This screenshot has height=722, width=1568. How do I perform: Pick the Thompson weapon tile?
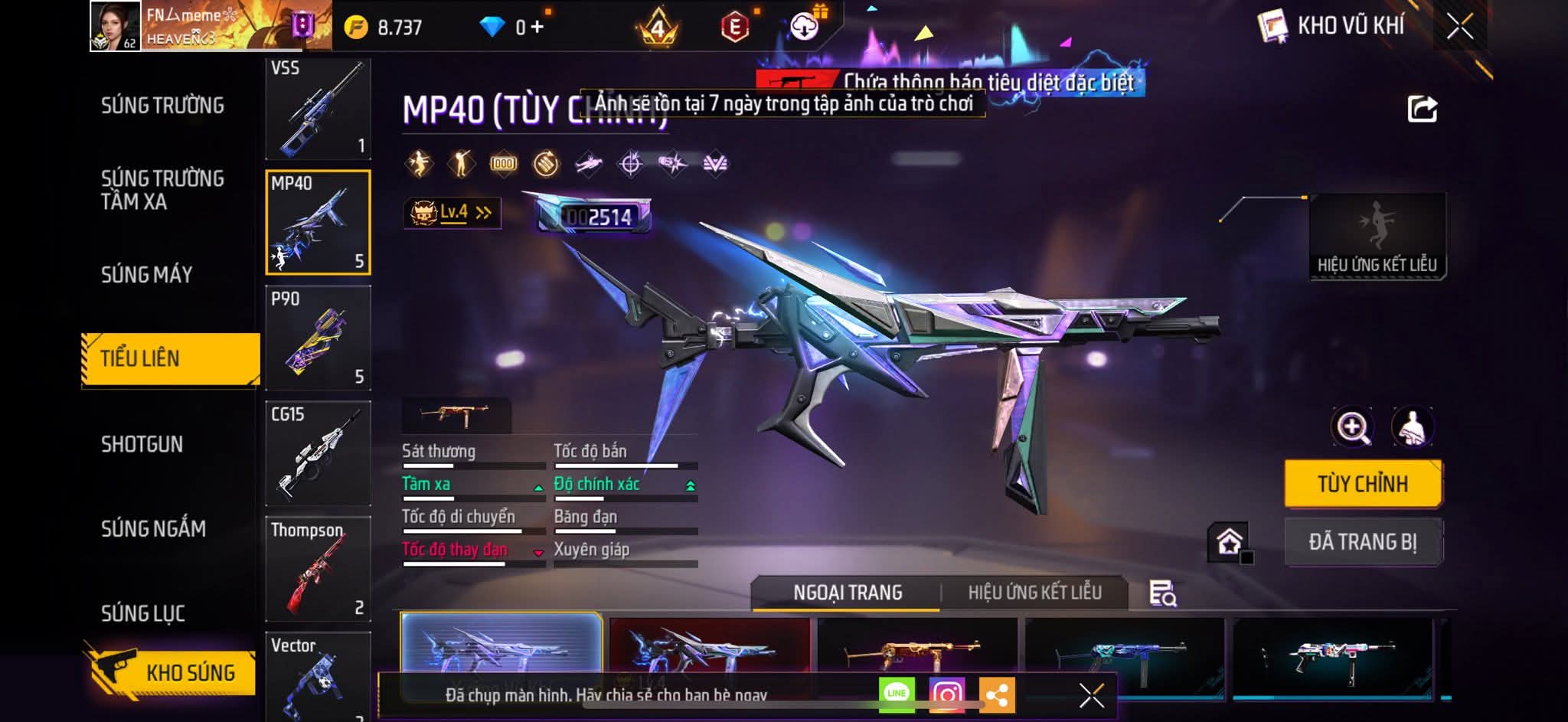[318, 568]
